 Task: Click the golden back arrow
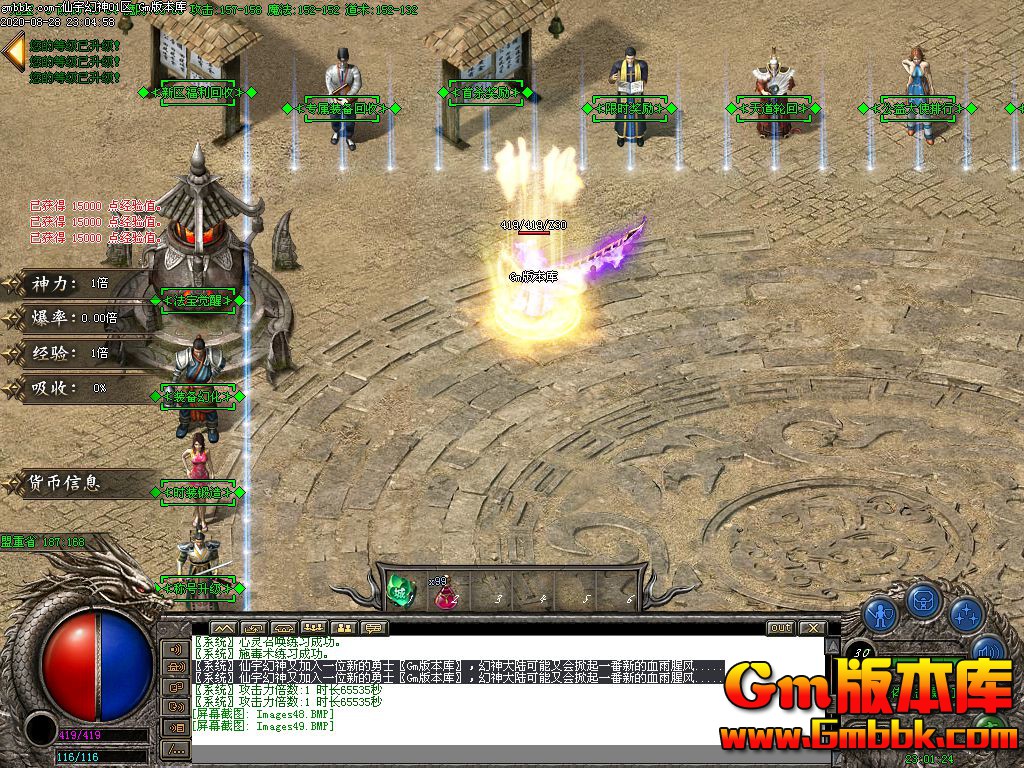coord(14,51)
